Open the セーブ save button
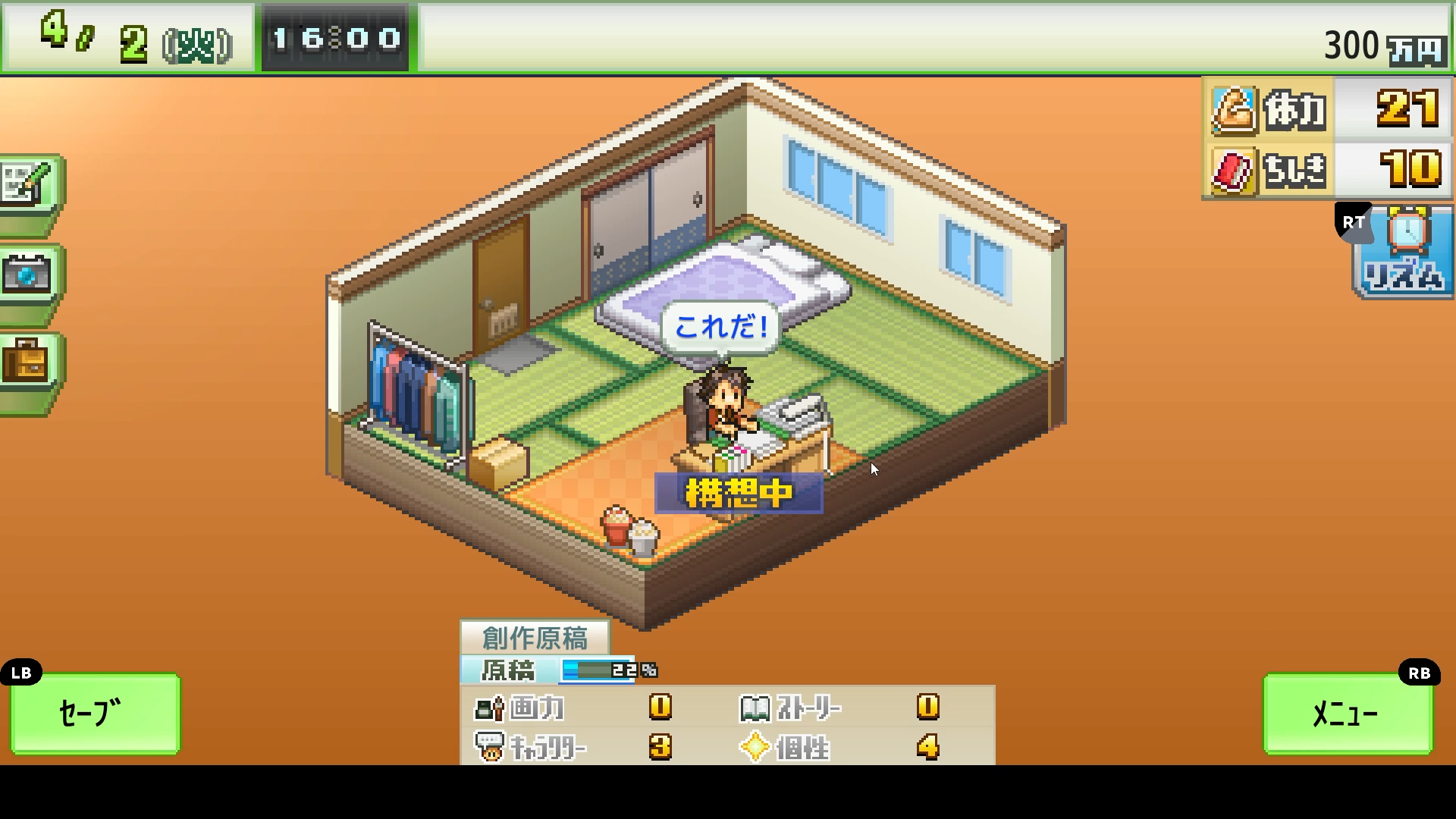Viewport: 1456px width, 819px height. 95,713
